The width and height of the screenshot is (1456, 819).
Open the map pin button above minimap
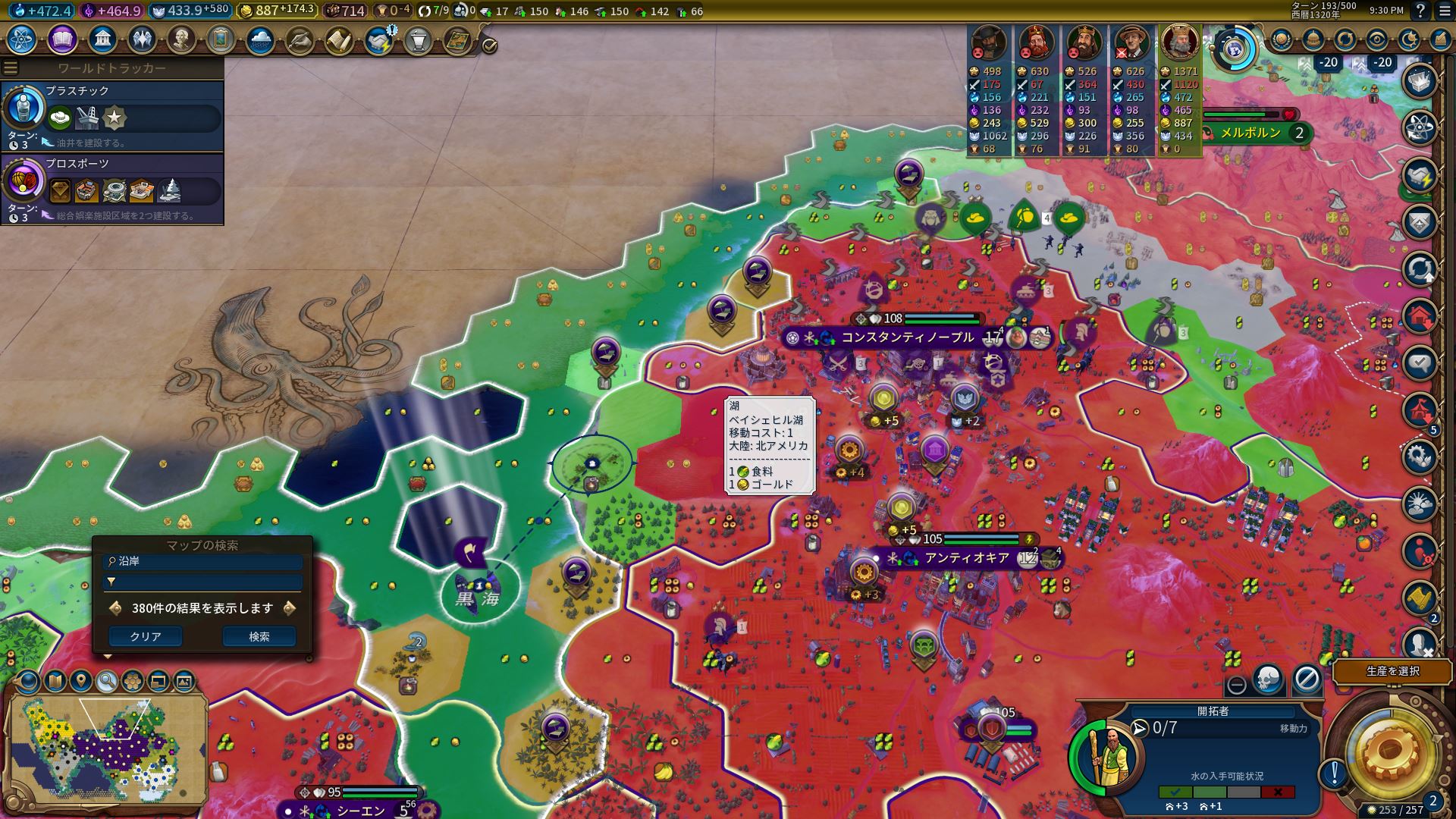pos(81,681)
